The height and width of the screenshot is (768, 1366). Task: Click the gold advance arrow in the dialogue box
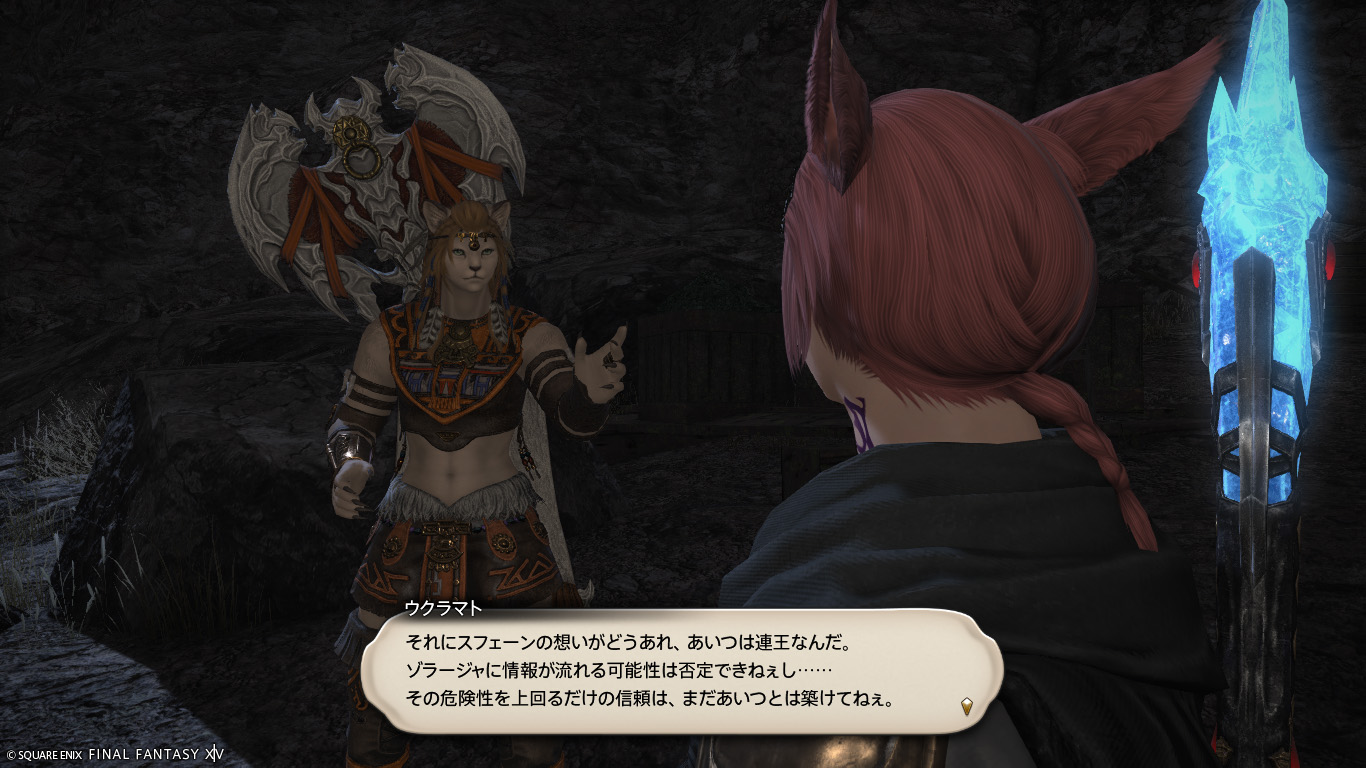966,706
